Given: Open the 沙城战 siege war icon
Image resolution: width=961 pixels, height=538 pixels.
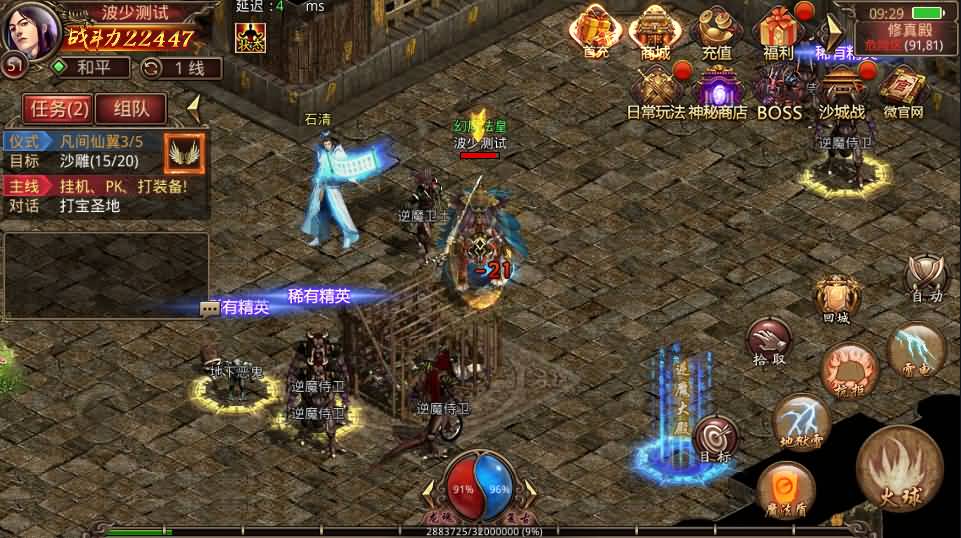Looking at the screenshot, I should click(x=841, y=92).
